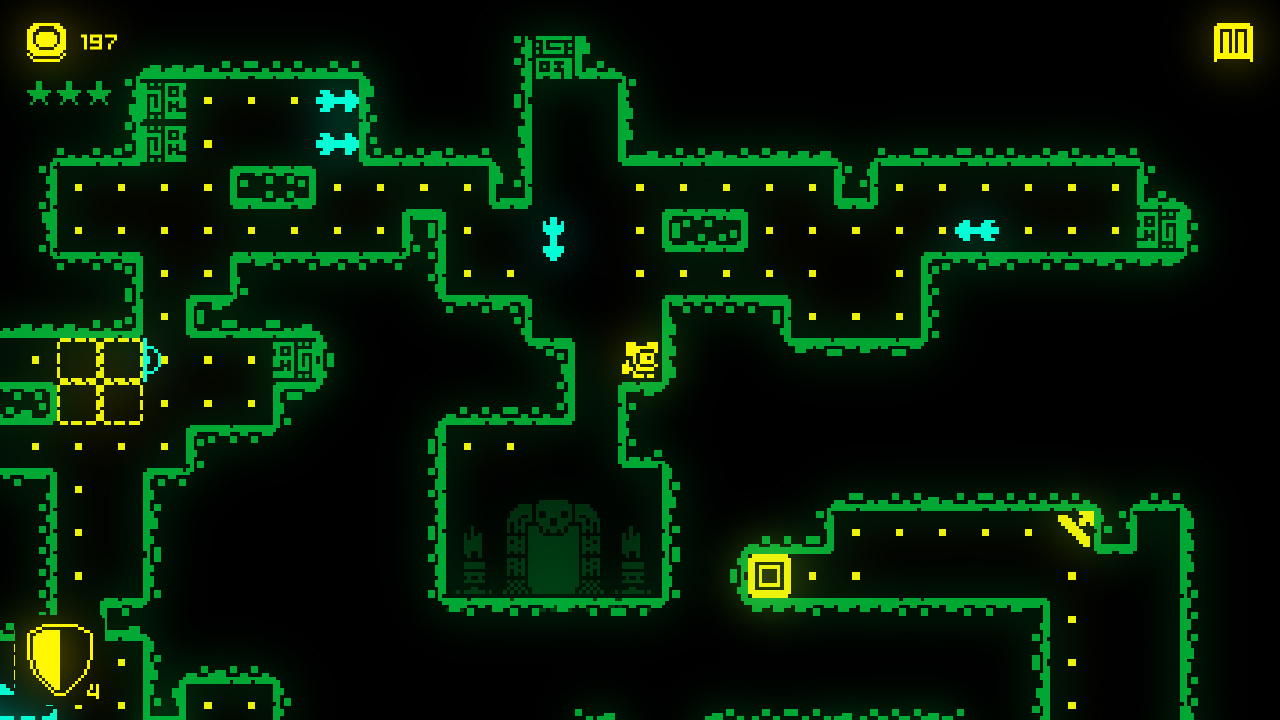Image resolution: width=1280 pixels, height=720 pixels.
Task: Select the green dotted platform block near the top
Action: coord(272,185)
